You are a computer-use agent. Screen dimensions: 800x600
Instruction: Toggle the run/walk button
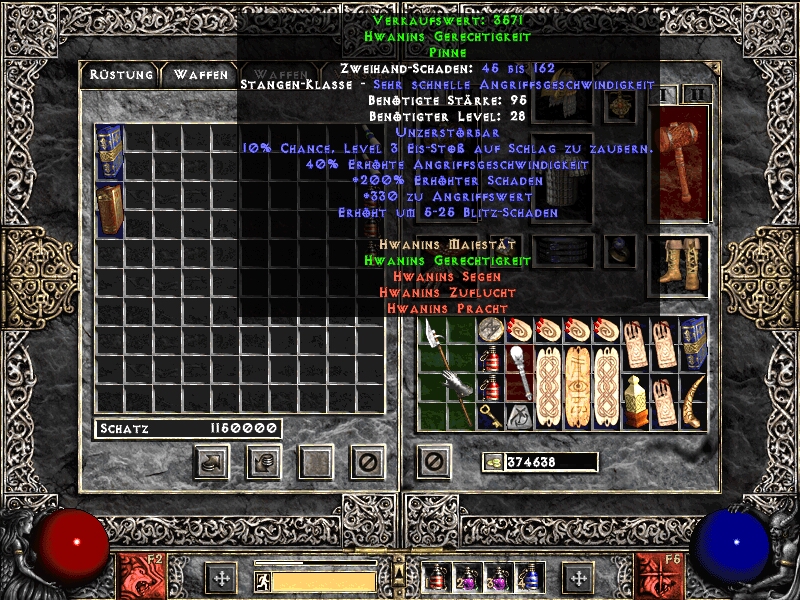pyautogui.click(x=262, y=580)
